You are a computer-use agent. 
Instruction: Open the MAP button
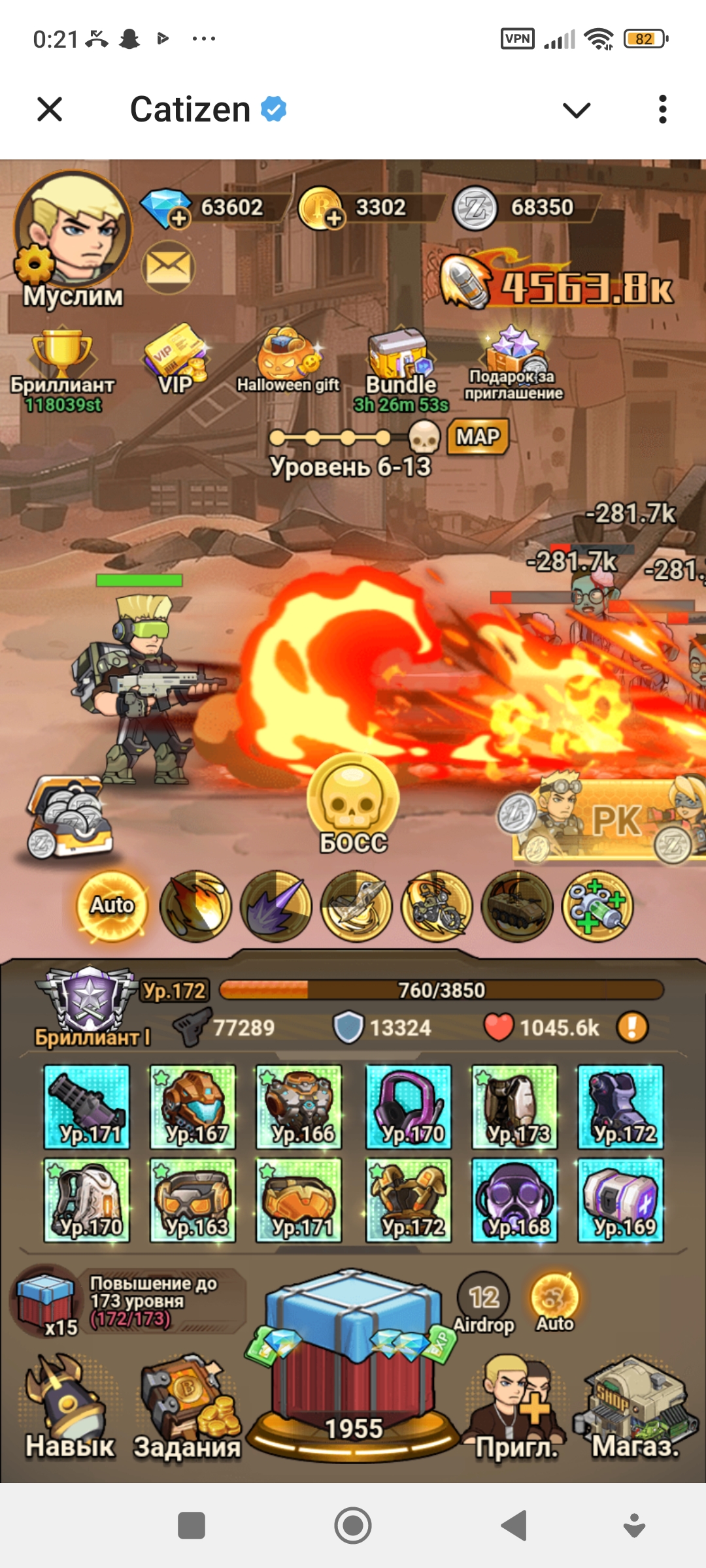pyautogui.click(x=478, y=436)
